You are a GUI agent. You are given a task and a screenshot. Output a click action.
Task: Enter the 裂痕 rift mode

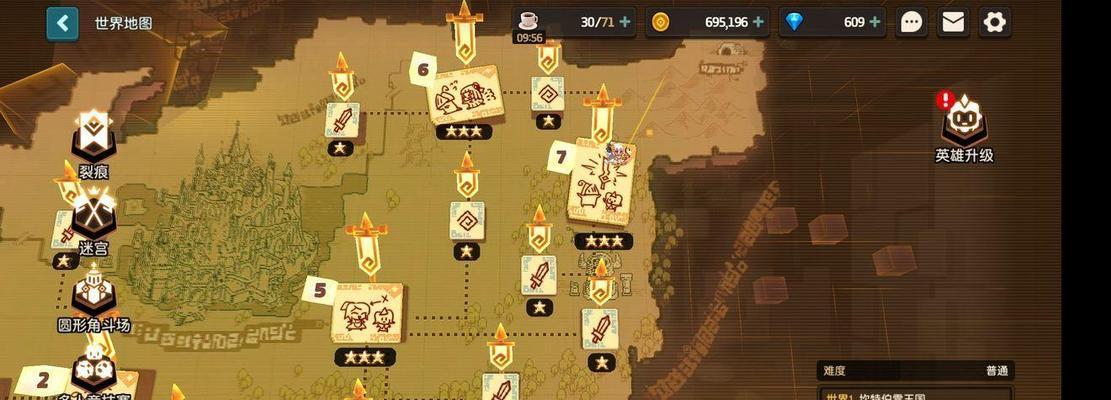click(x=94, y=140)
